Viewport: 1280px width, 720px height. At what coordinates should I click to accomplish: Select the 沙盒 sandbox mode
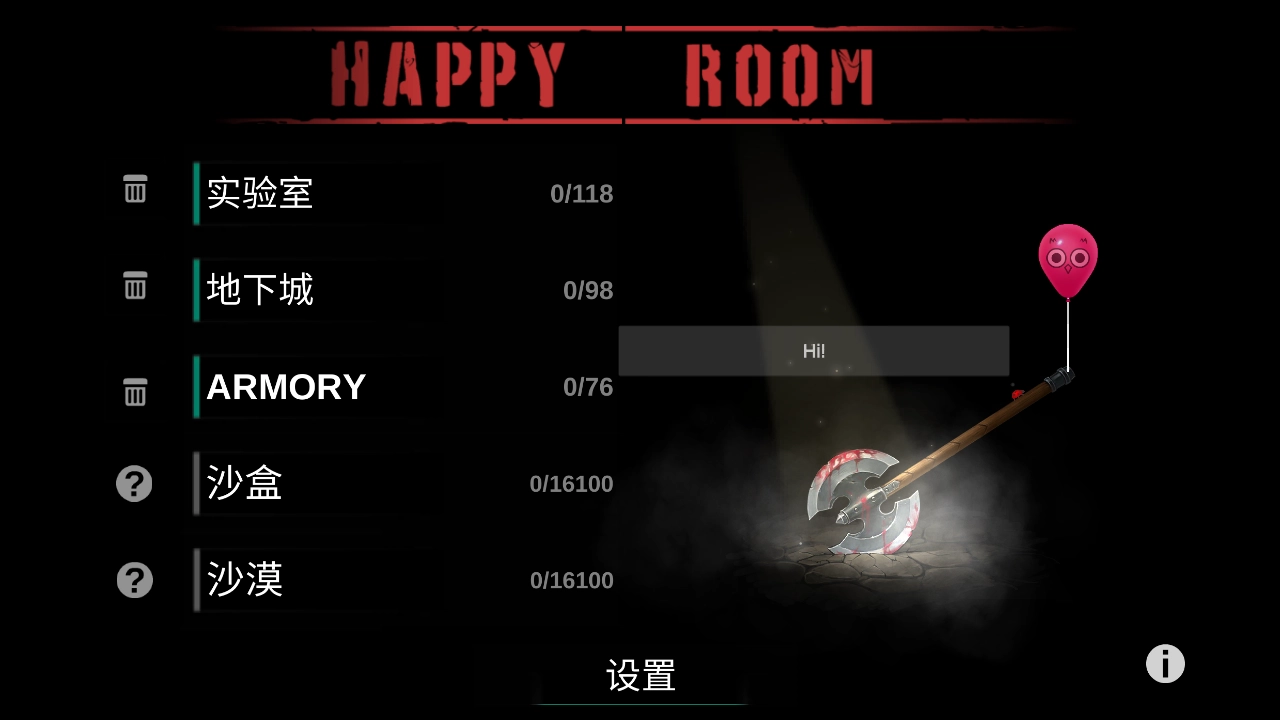[243, 483]
